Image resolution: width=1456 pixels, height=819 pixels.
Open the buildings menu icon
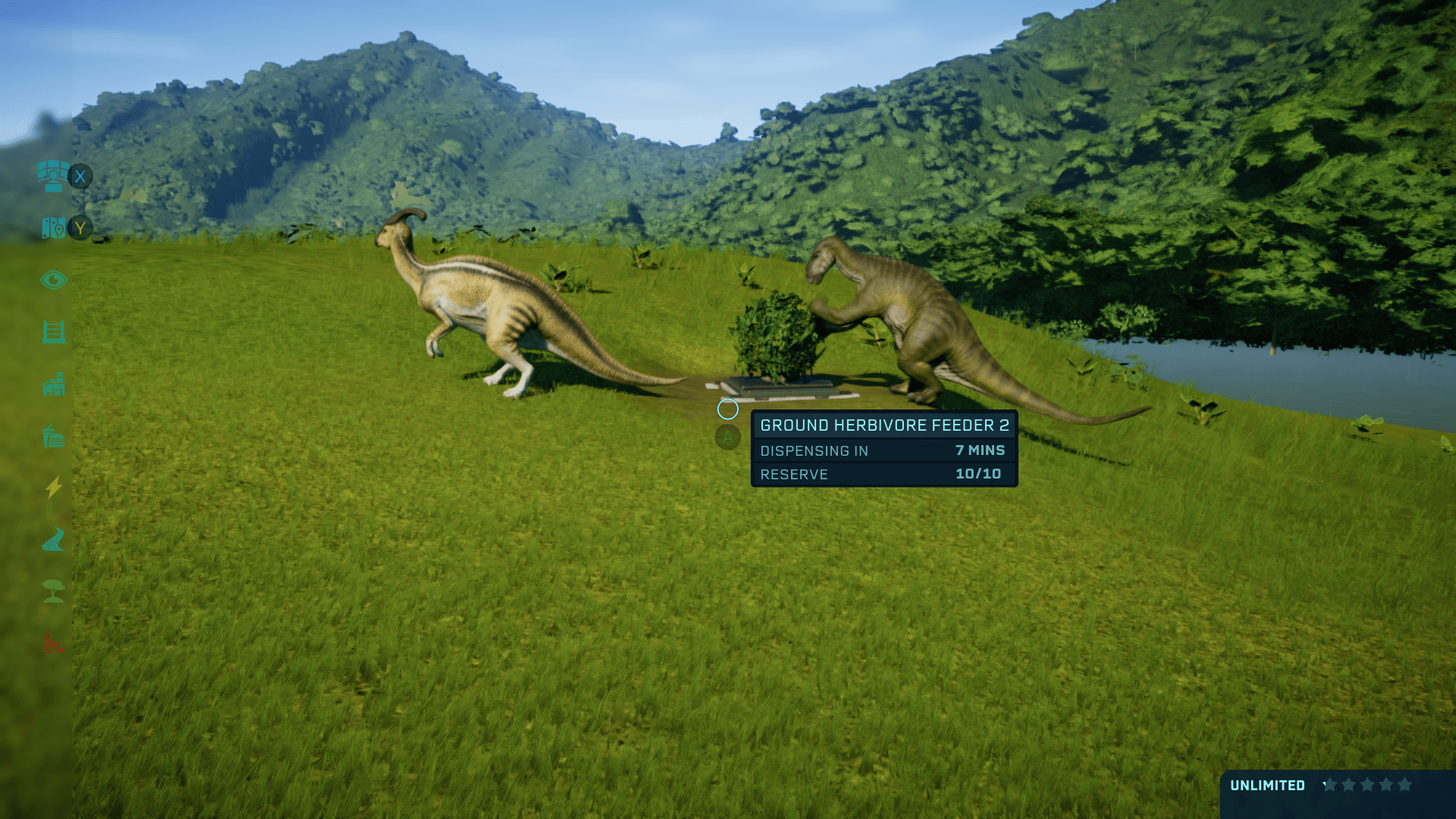pyautogui.click(x=53, y=384)
